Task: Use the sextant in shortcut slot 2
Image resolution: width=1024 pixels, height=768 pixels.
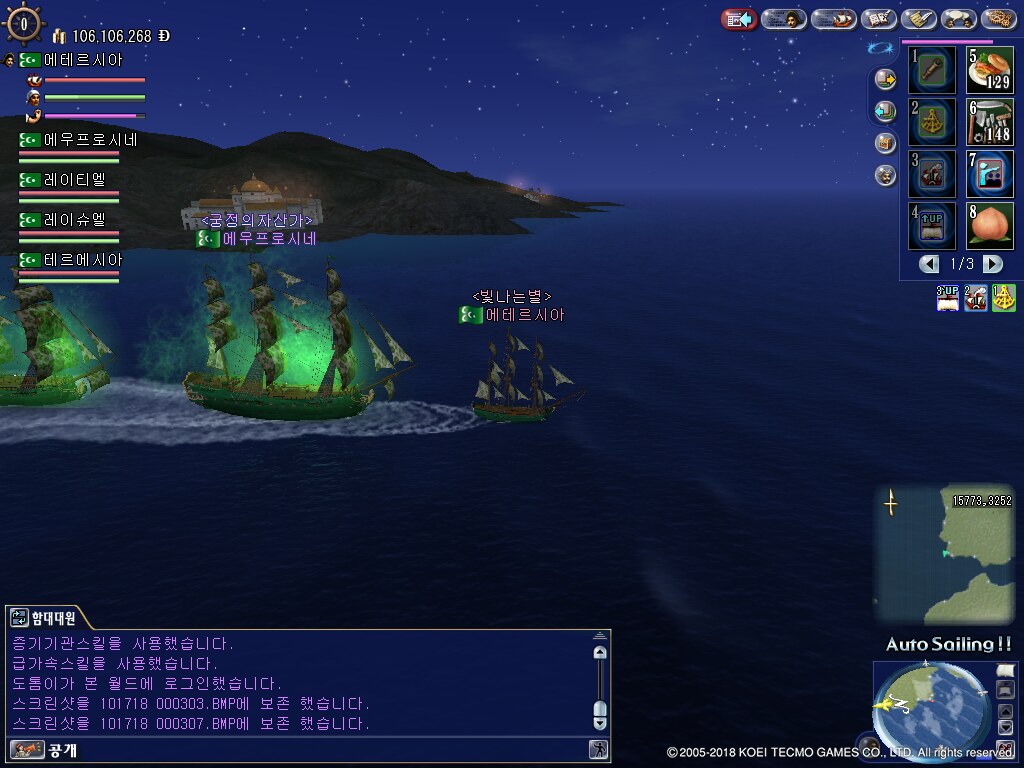Action: 932,122
